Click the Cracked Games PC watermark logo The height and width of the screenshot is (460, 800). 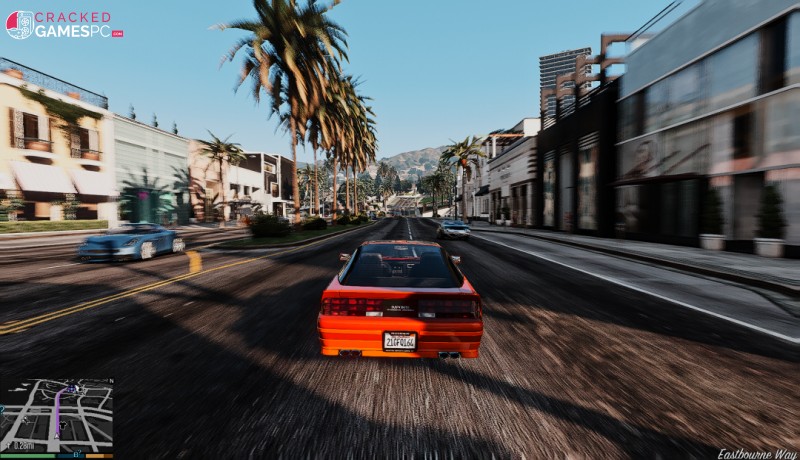pyautogui.click(x=64, y=24)
